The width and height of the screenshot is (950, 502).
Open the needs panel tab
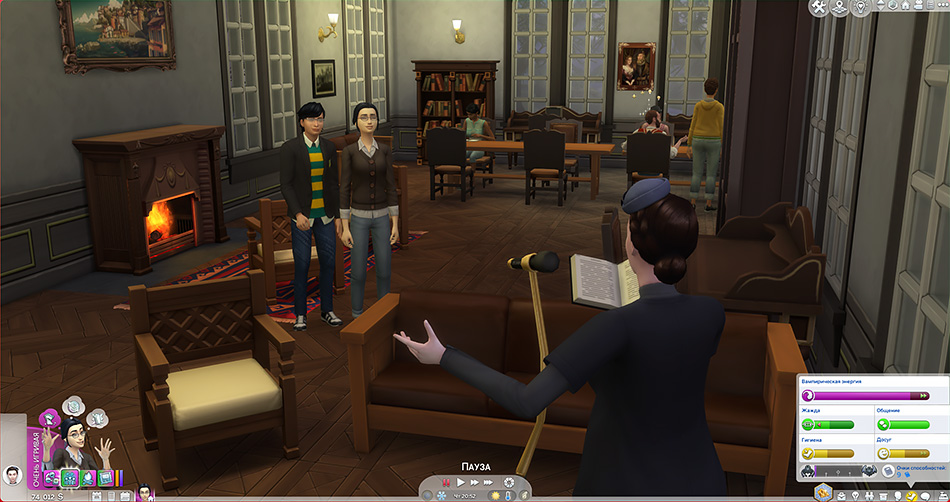tap(911, 496)
